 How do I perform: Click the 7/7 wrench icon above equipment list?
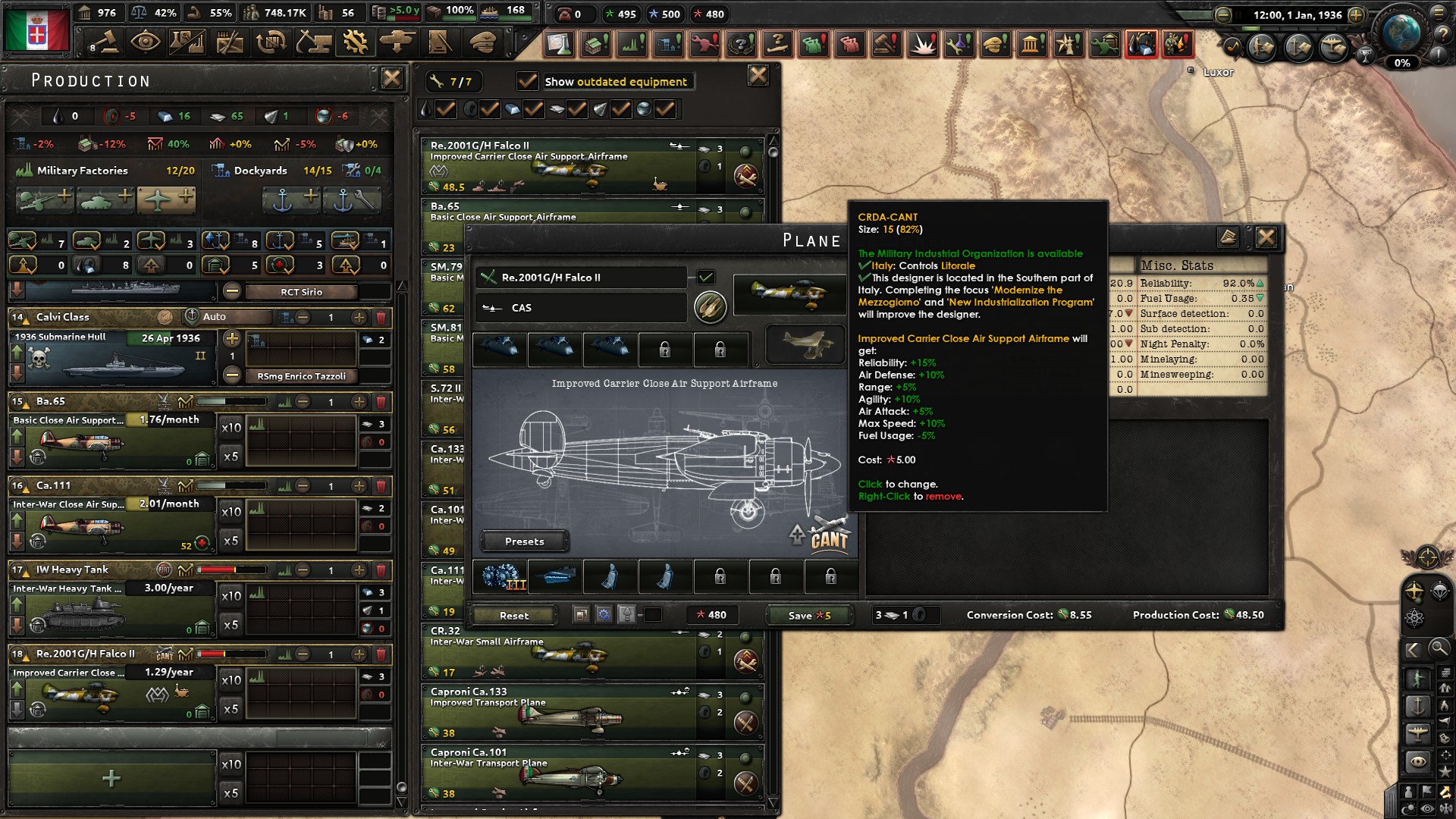pos(454,81)
